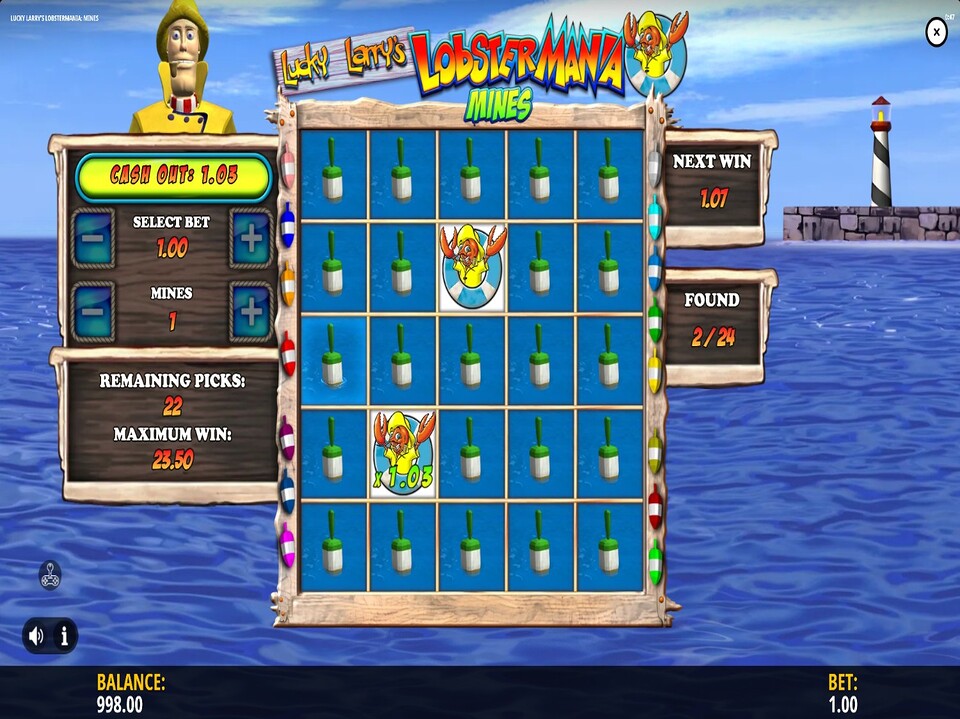Image resolution: width=960 pixels, height=719 pixels.
Task: Pick the revealed lobster tile showing x1.03
Action: 403,454
